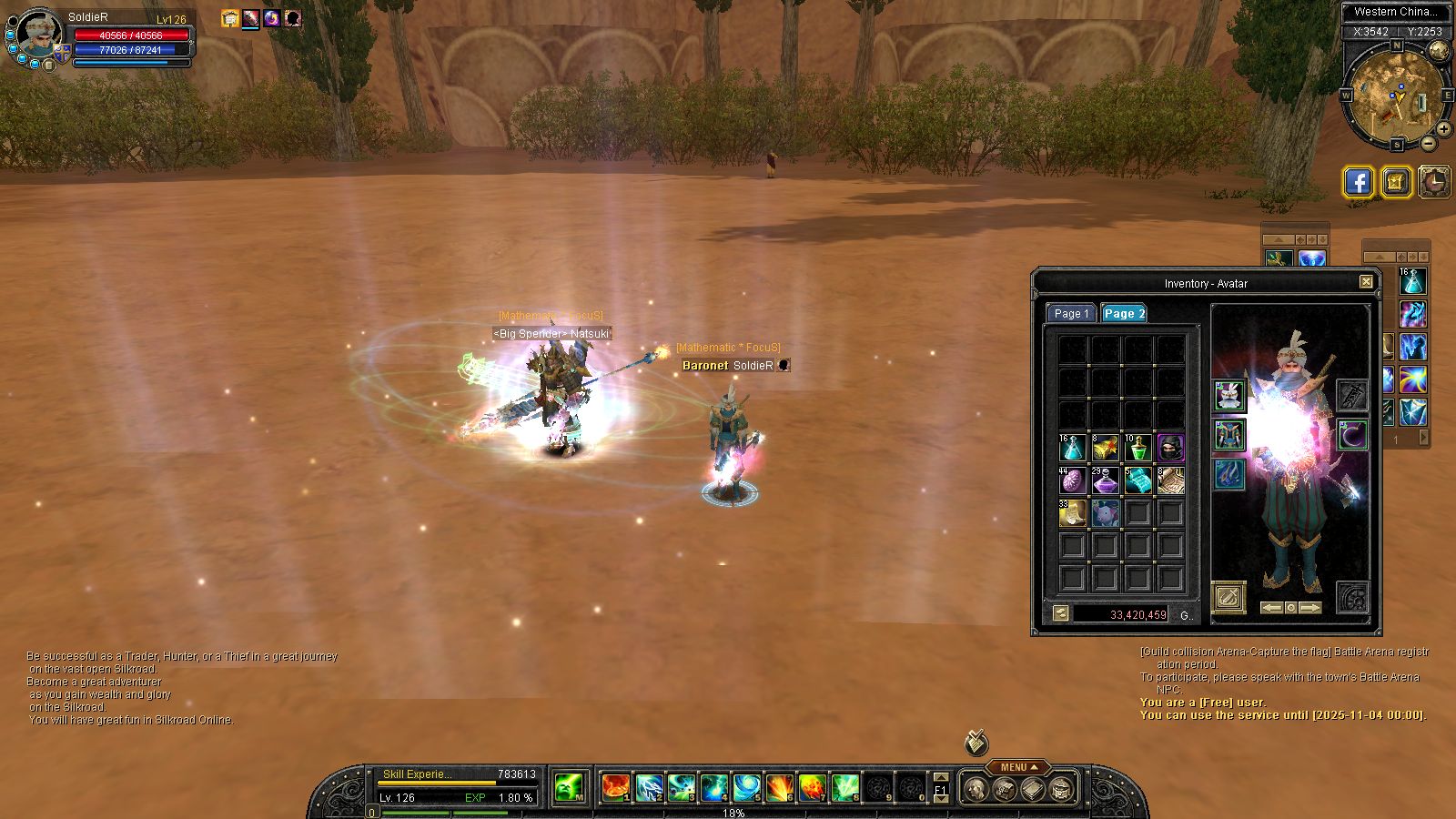
Task: Click the equipped avatar hat slot
Action: pyautogui.click(x=1229, y=396)
